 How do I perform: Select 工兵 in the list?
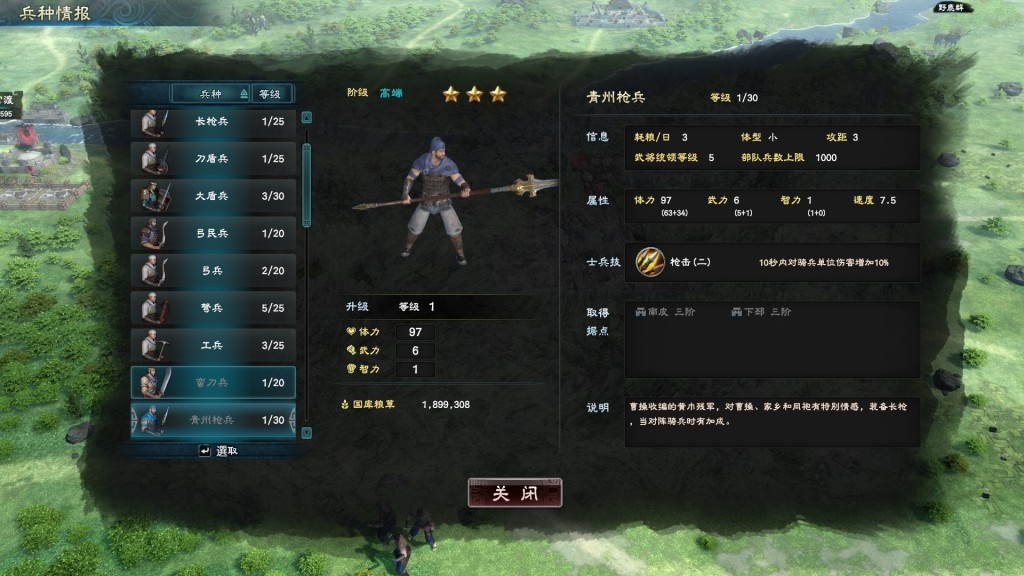coord(213,345)
